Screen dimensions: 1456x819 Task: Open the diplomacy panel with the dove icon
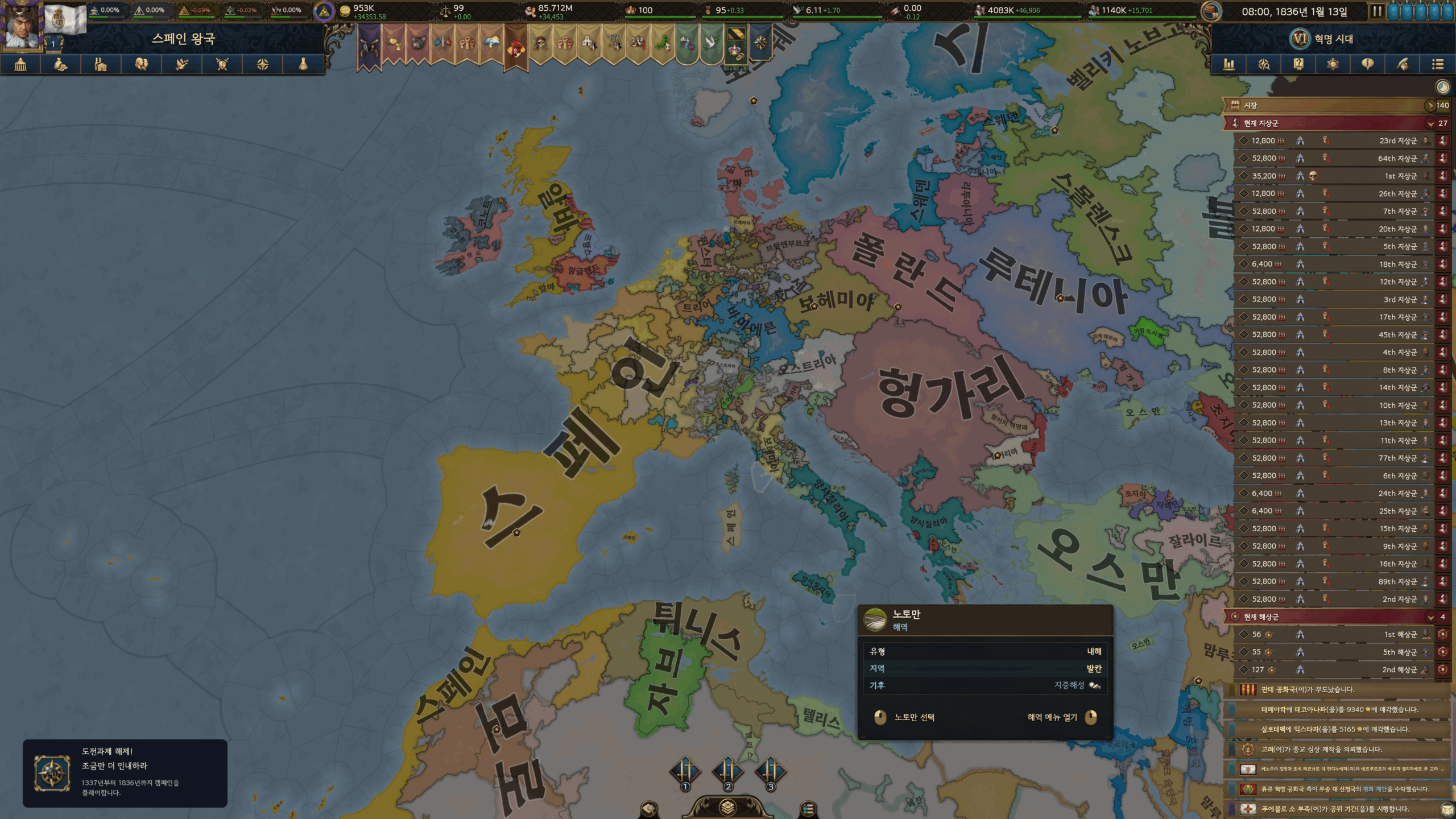click(182, 64)
